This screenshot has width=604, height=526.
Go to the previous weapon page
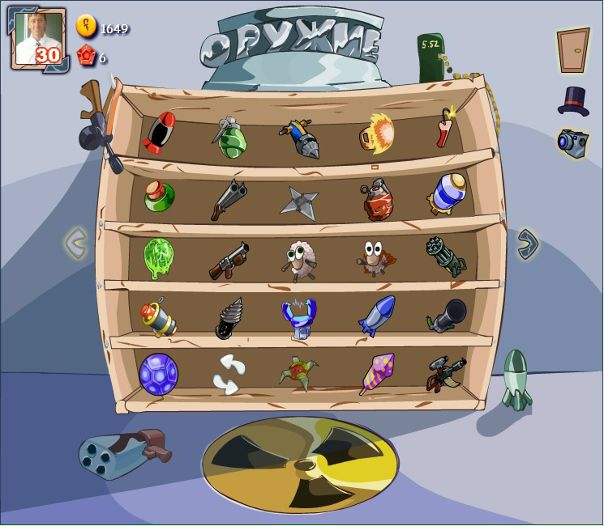pyautogui.click(x=76, y=242)
